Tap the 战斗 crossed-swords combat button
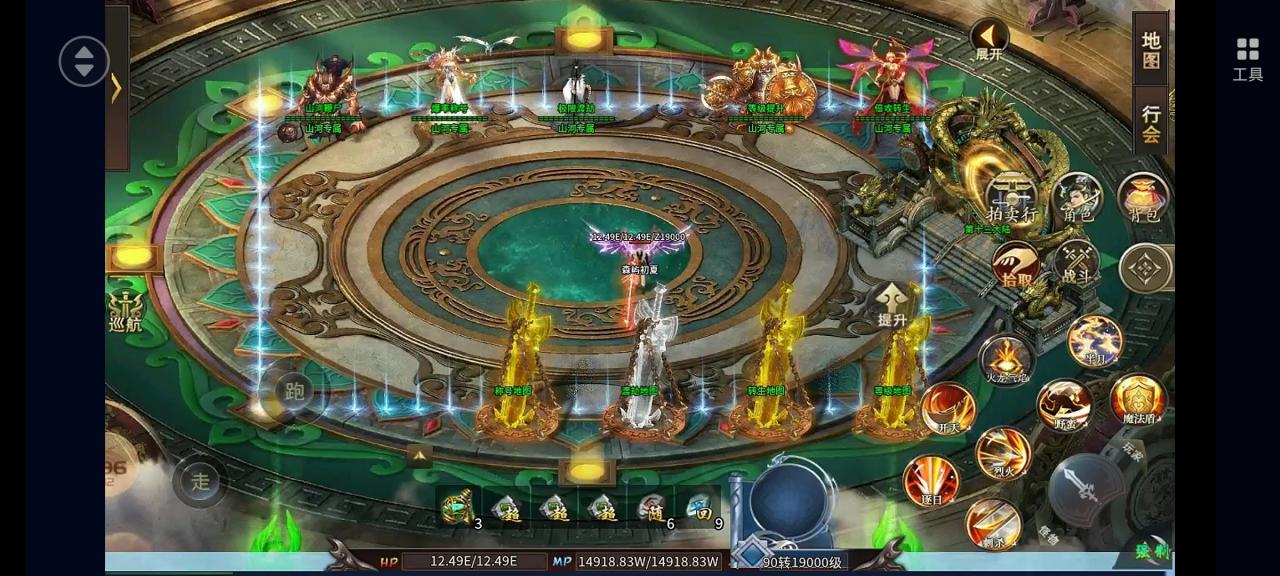 pos(1076,264)
